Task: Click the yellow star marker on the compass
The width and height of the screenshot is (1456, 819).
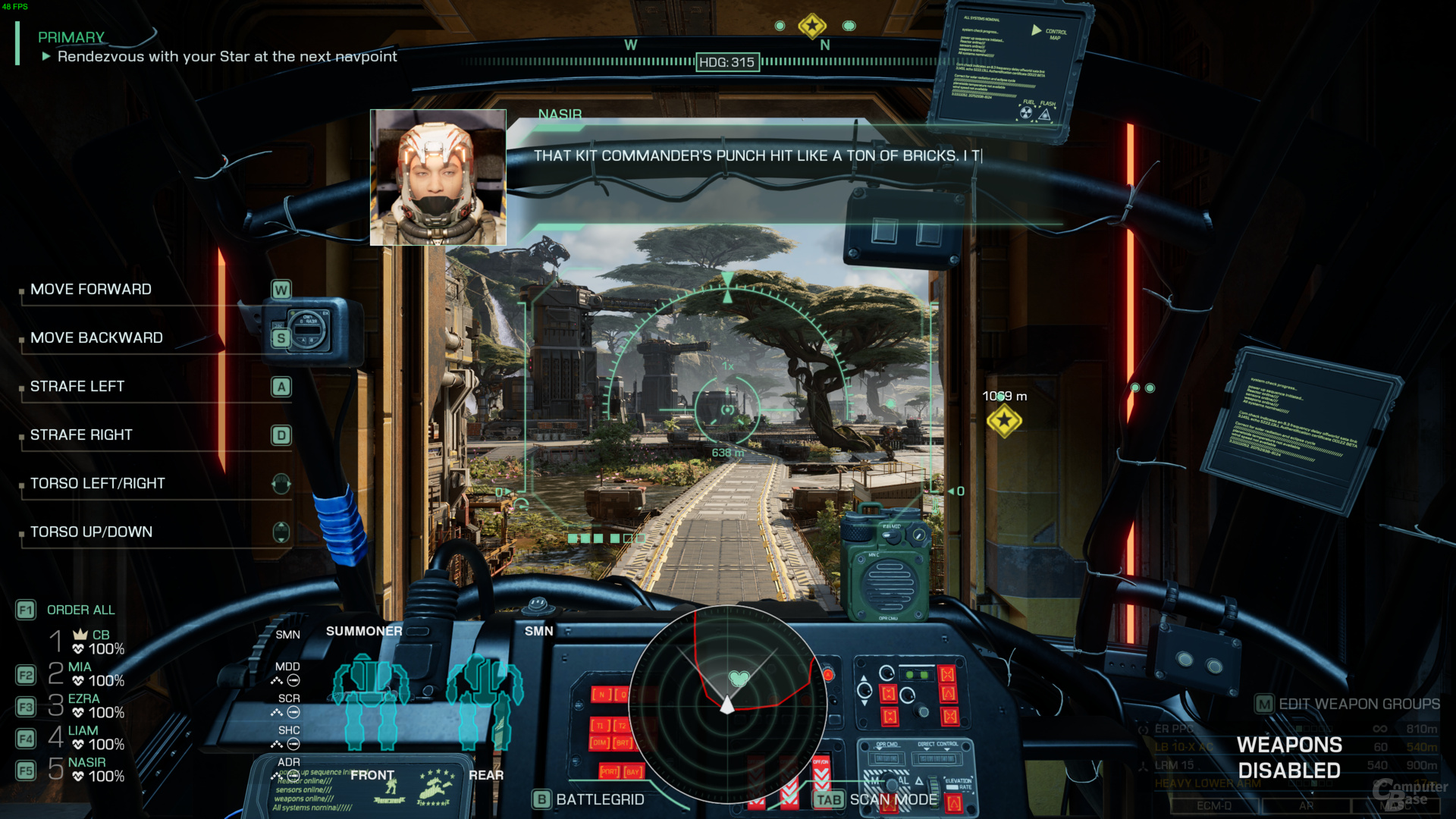Action: [x=812, y=26]
